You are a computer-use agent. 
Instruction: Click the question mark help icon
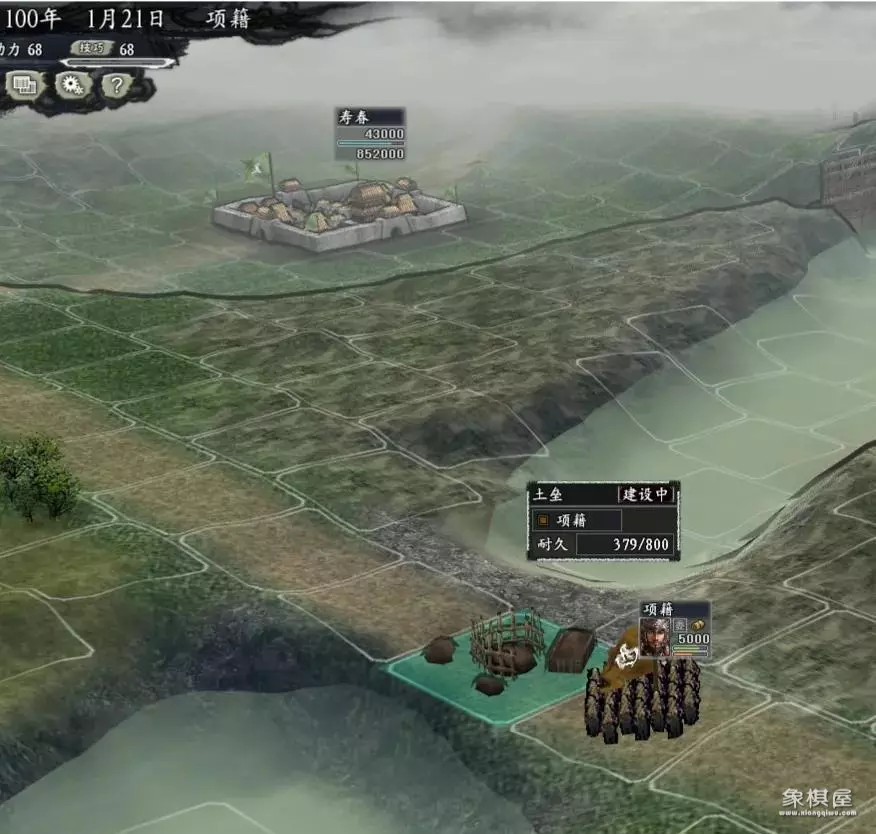pyautogui.click(x=116, y=85)
